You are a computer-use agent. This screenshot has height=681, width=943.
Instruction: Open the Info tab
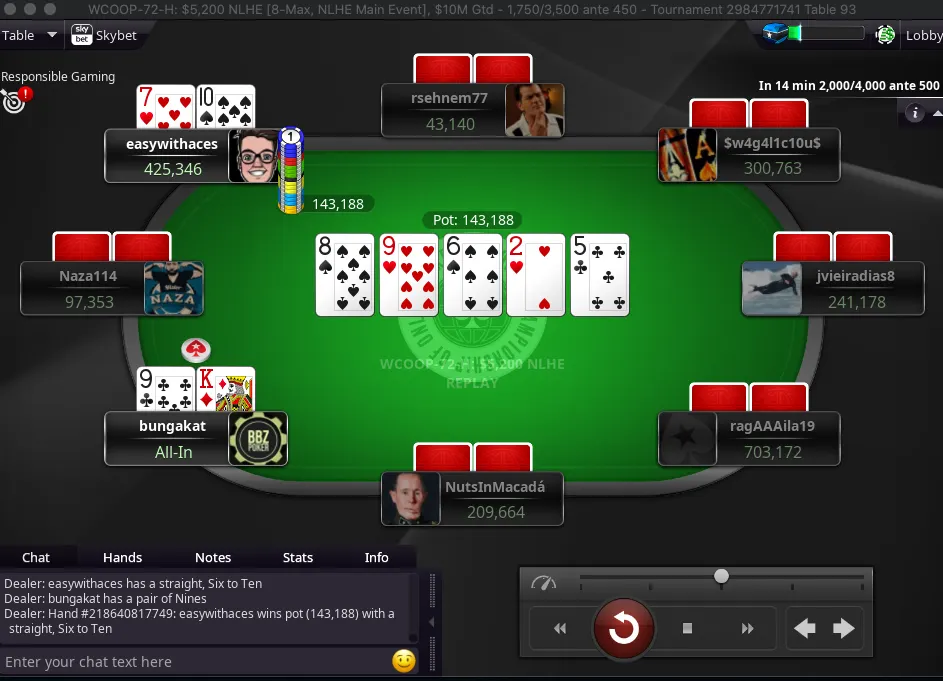[x=376, y=557]
